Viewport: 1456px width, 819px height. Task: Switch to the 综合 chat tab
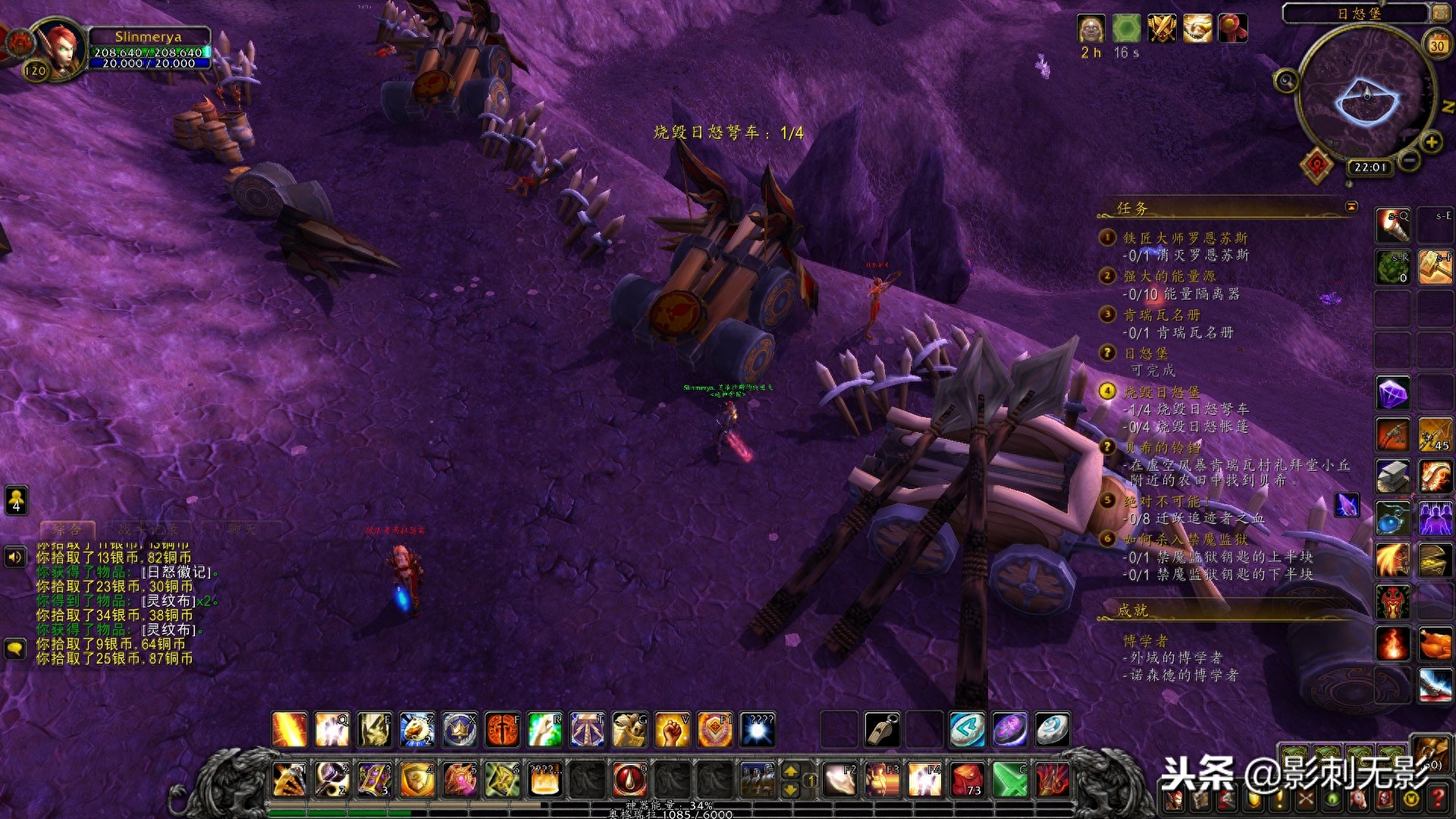(67, 529)
